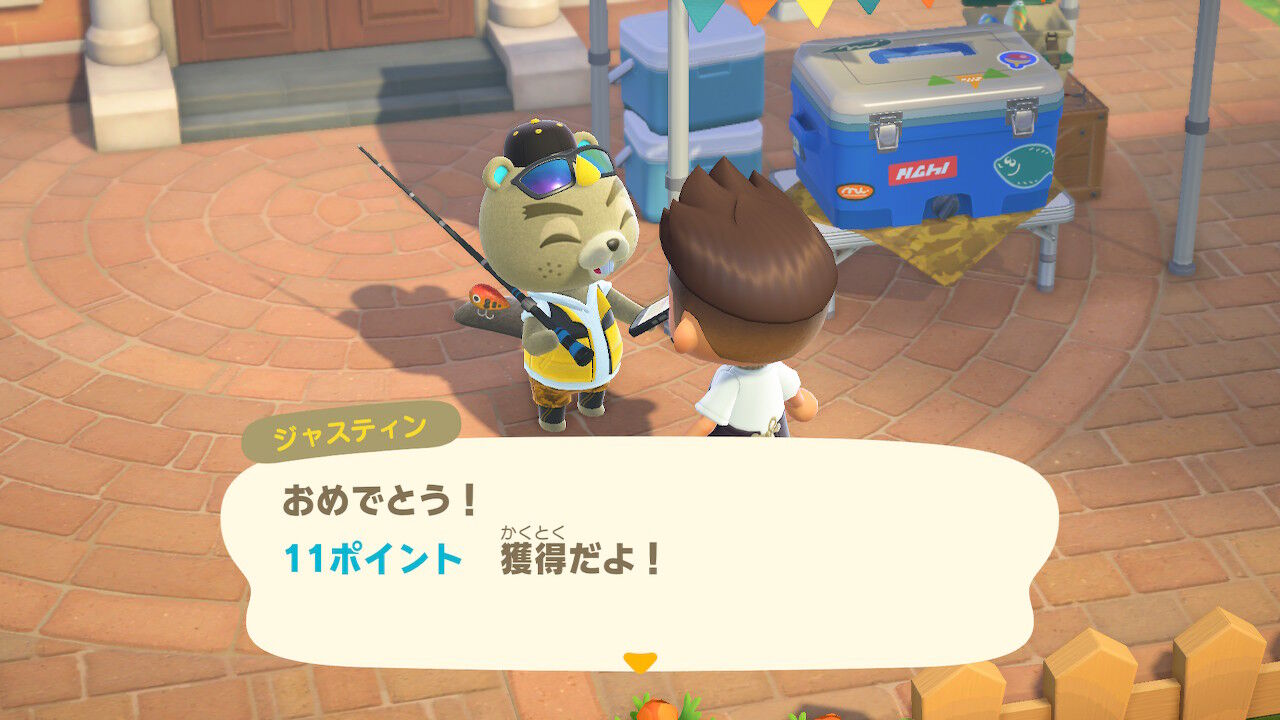Click the orange logo on the cooler front

point(855,191)
